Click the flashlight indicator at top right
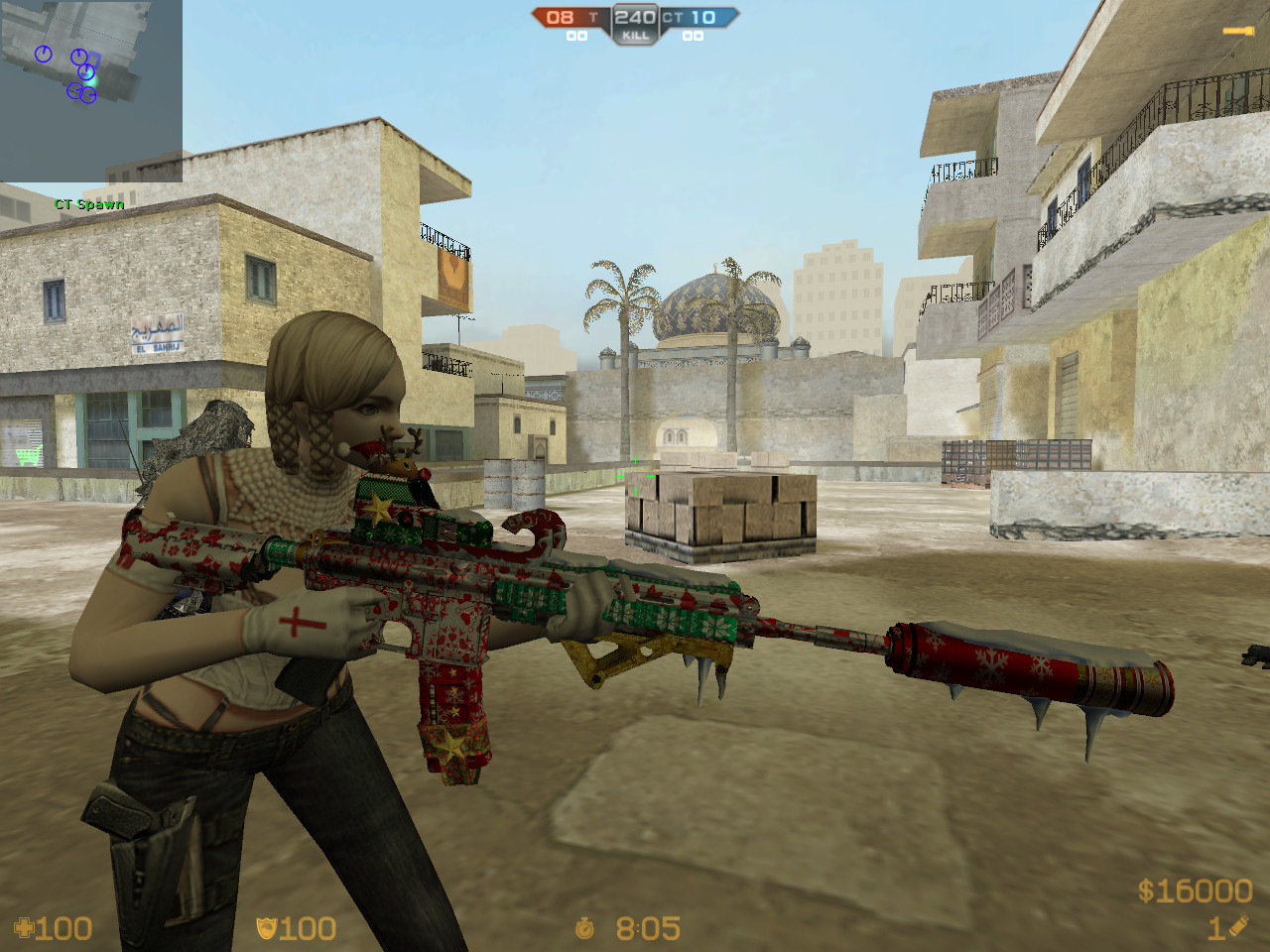 click(1237, 30)
